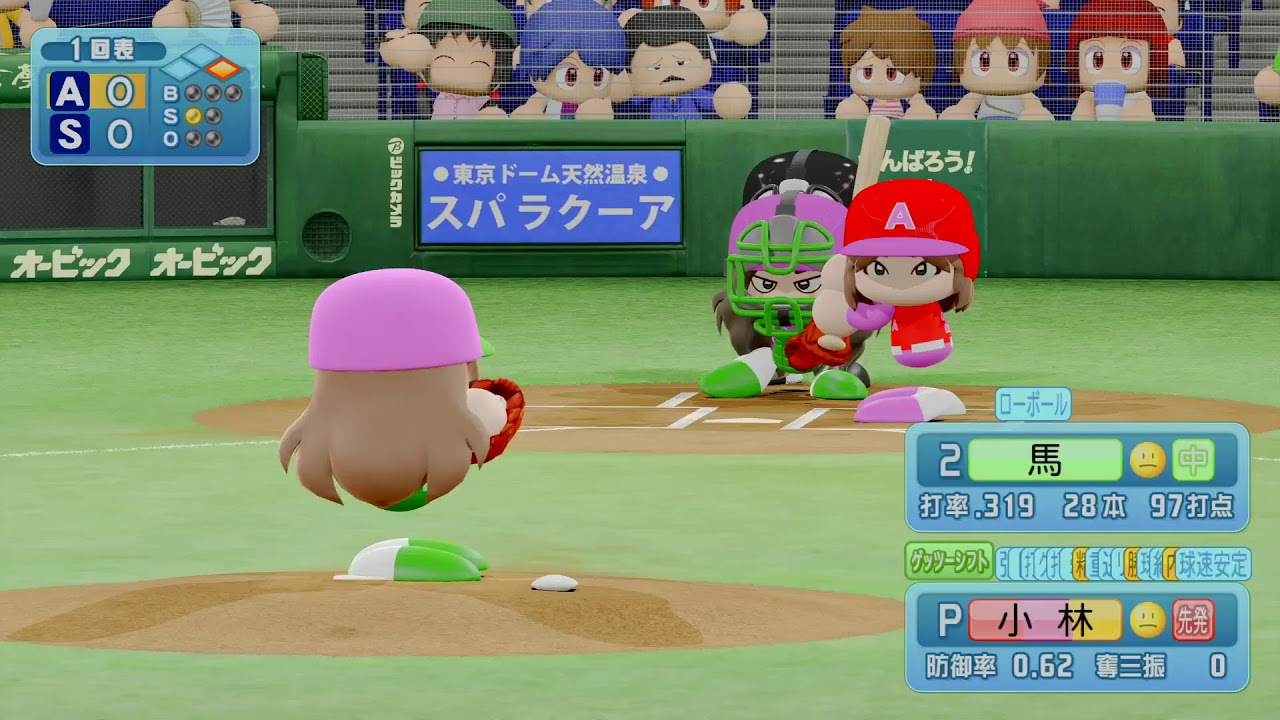Click team S badge on scoreboard

click(69, 133)
